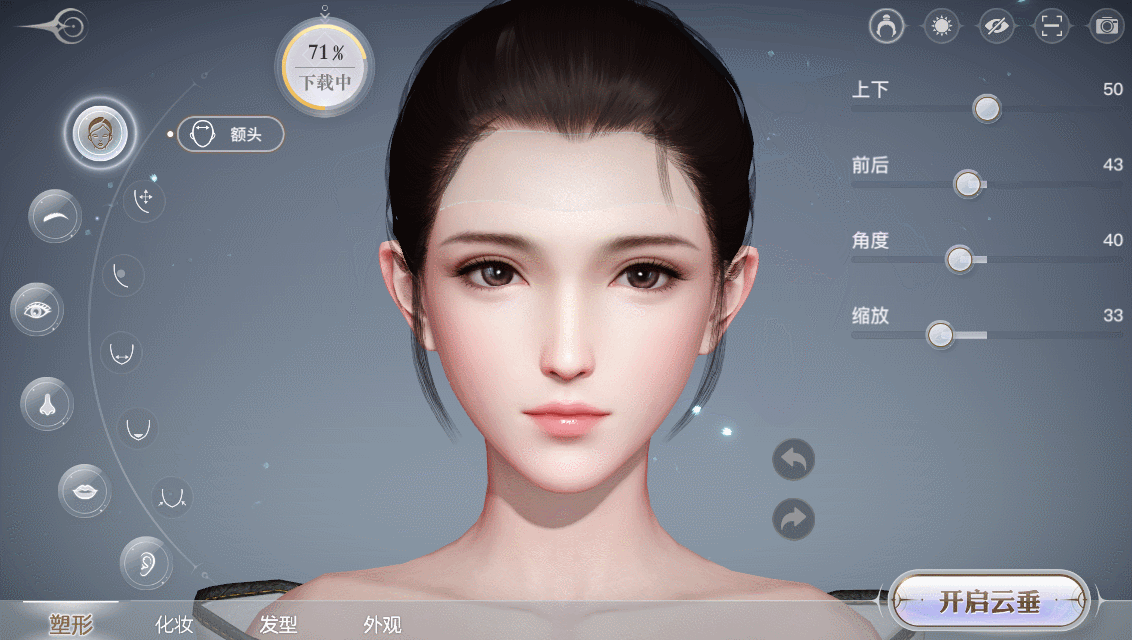Open the eye customization category
The image size is (1132, 640).
(x=38, y=309)
